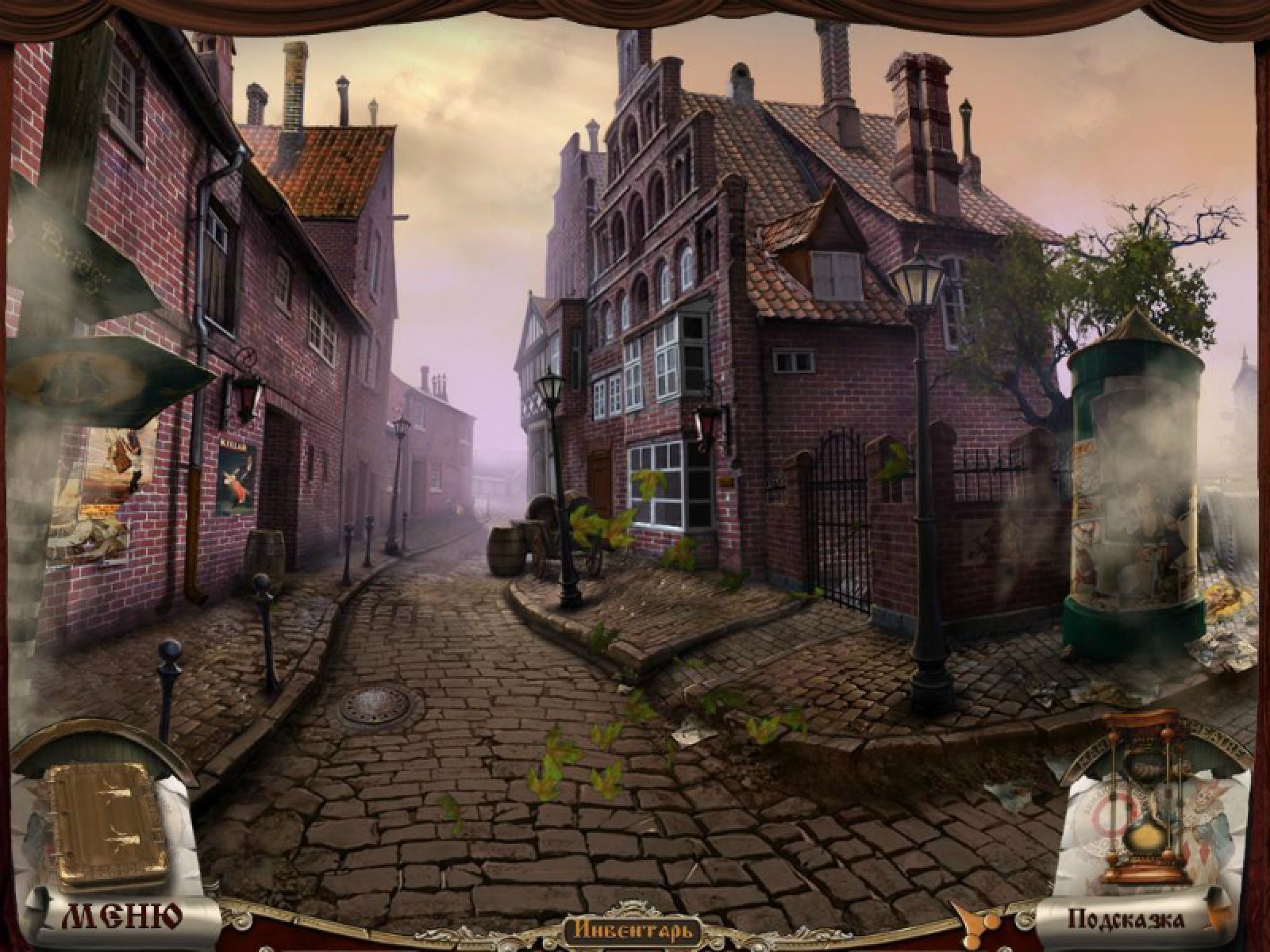The width and height of the screenshot is (1270, 952).
Task: Expand the Инвентарь panel
Action: point(632,928)
